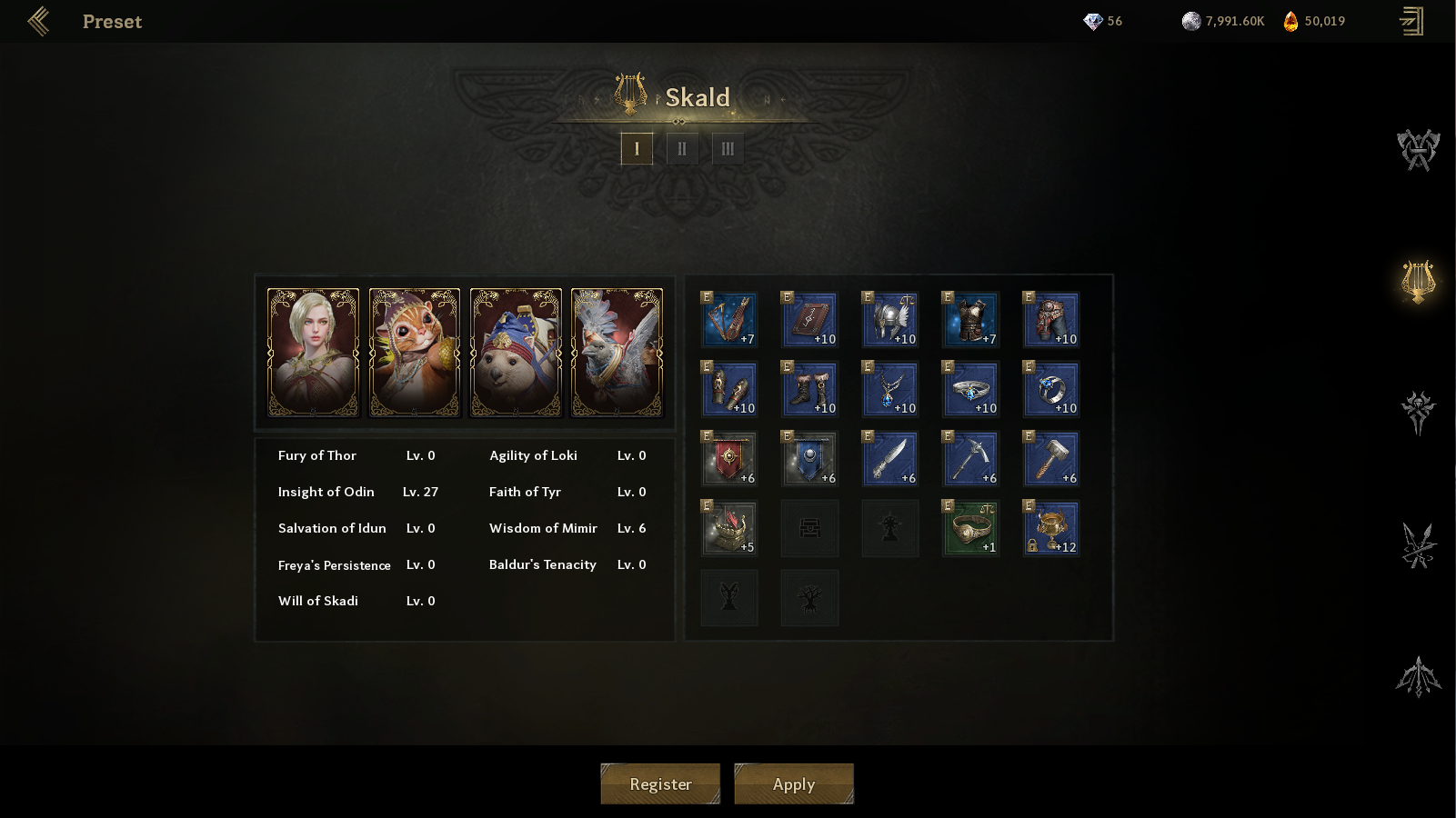Apply the selected preset
This screenshot has width=1456, height=818.
[794, 783]
